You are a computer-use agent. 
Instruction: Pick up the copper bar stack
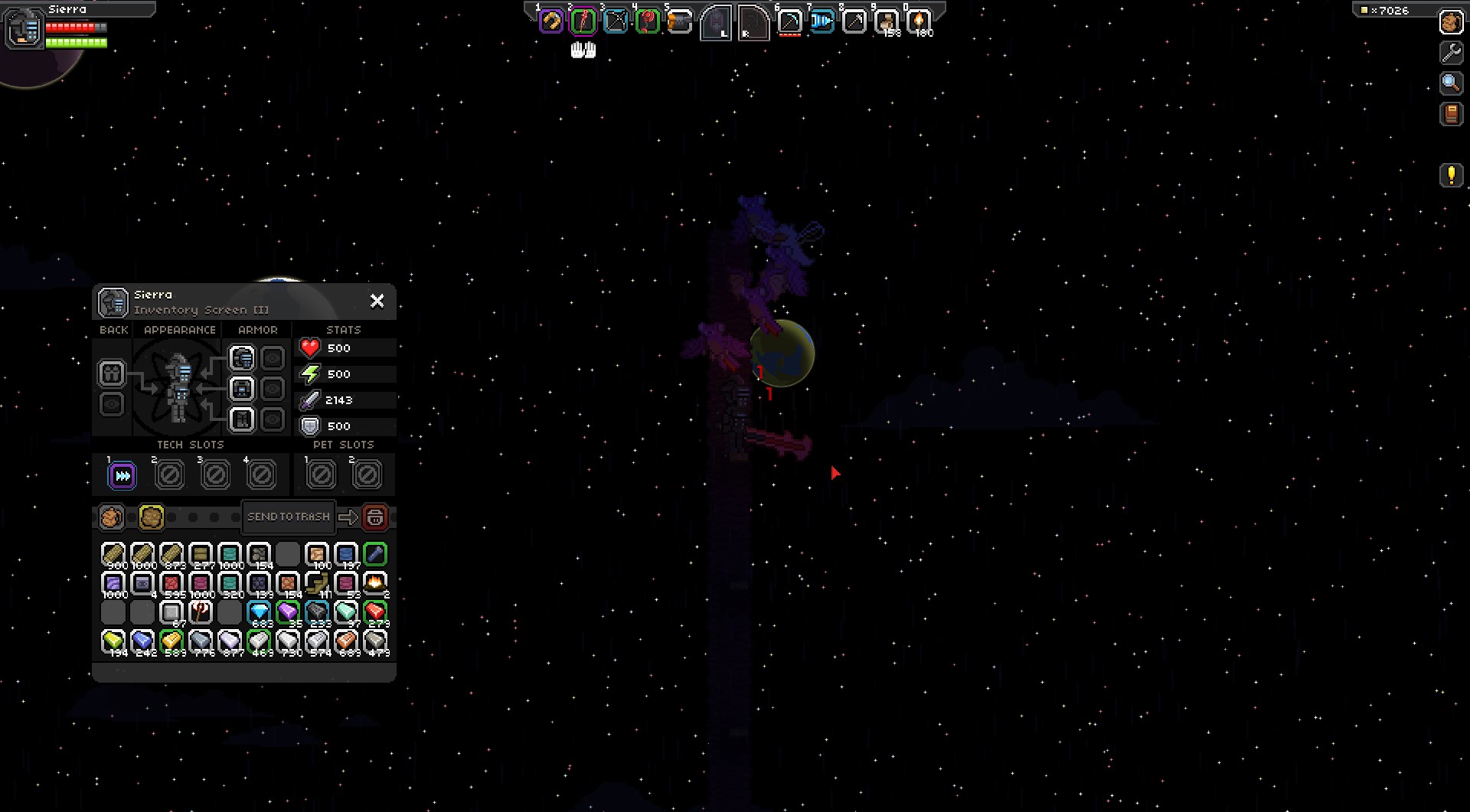[x=346, y=641]
